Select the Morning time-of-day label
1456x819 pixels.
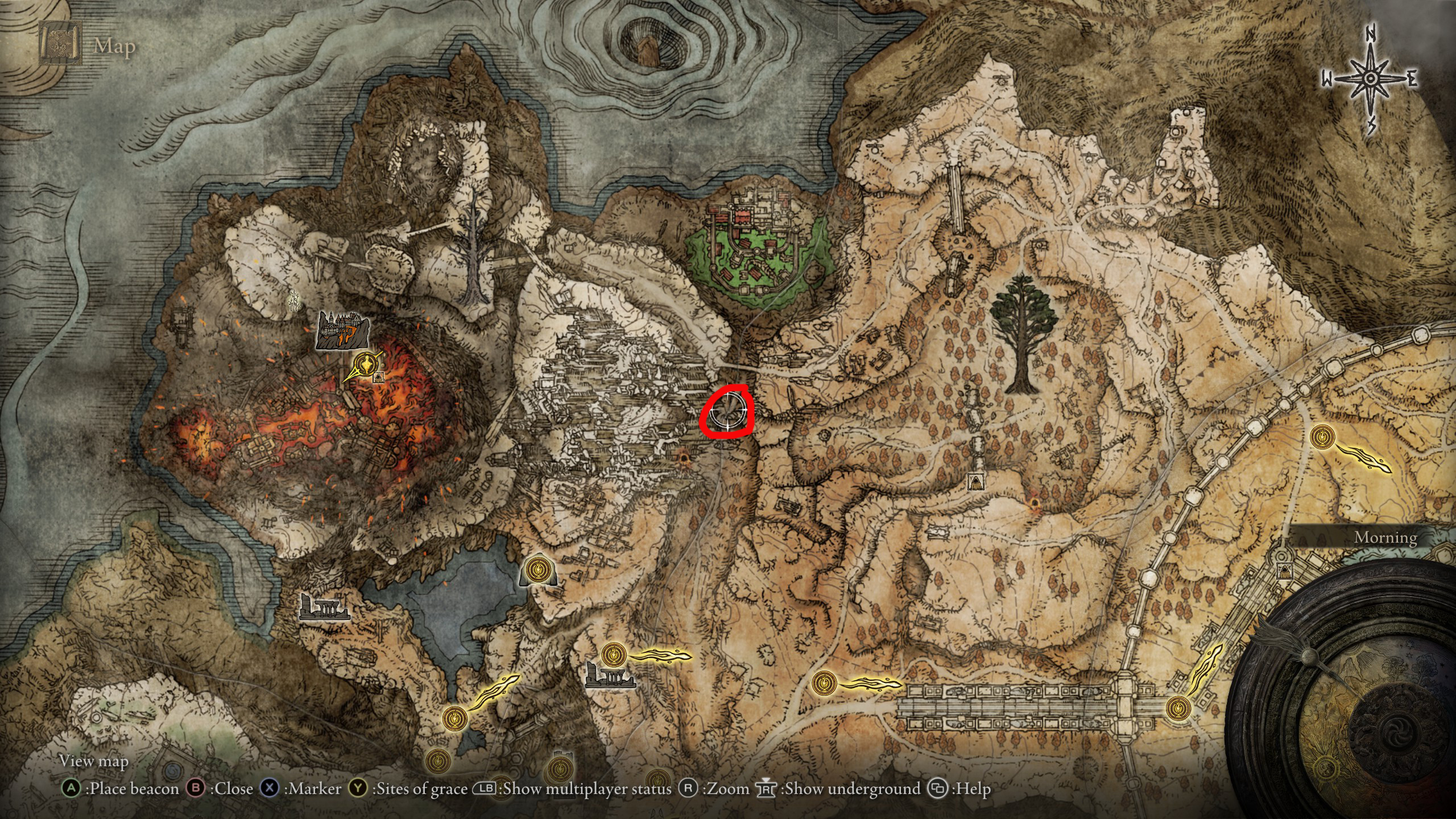(x=1385, y=537)
